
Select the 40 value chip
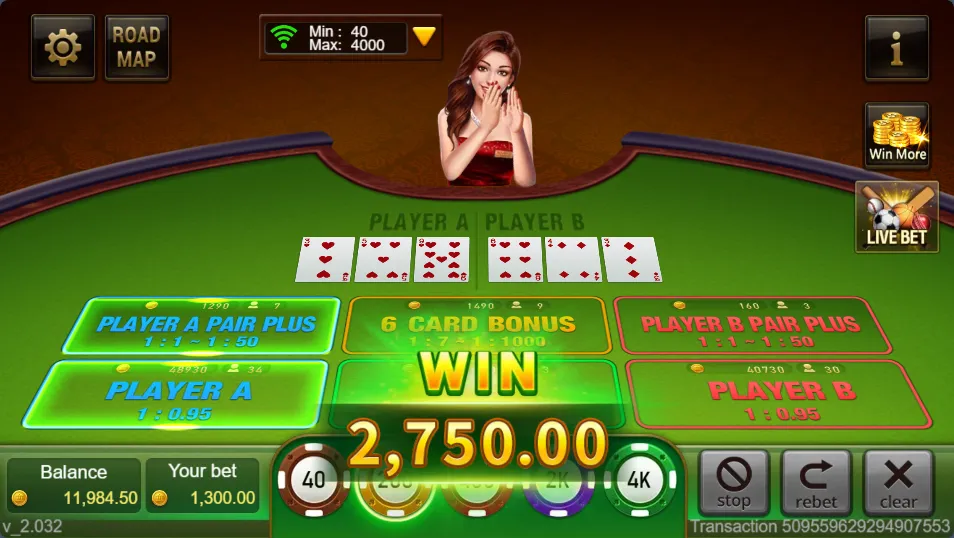coord(314,481)
